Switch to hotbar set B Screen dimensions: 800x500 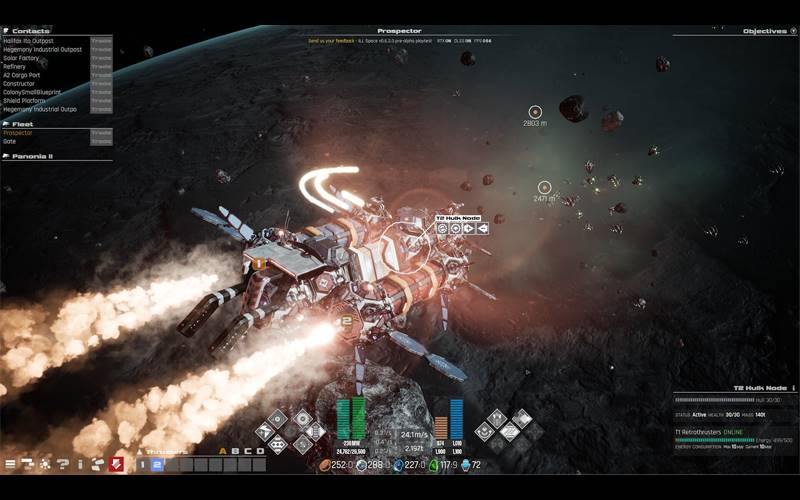point(236,451)
